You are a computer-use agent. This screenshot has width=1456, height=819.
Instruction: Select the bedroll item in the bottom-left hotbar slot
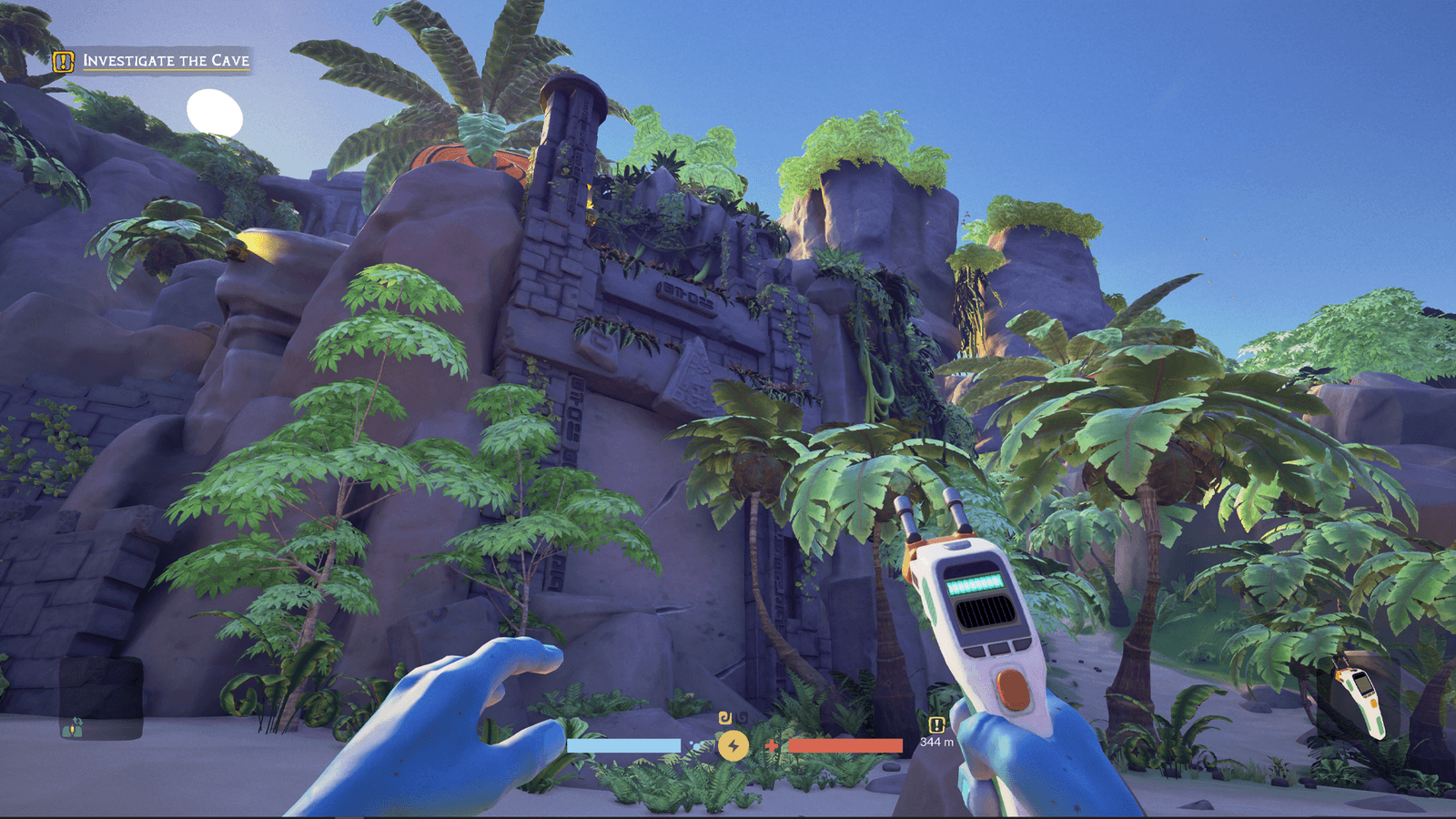tap(72, 731)
